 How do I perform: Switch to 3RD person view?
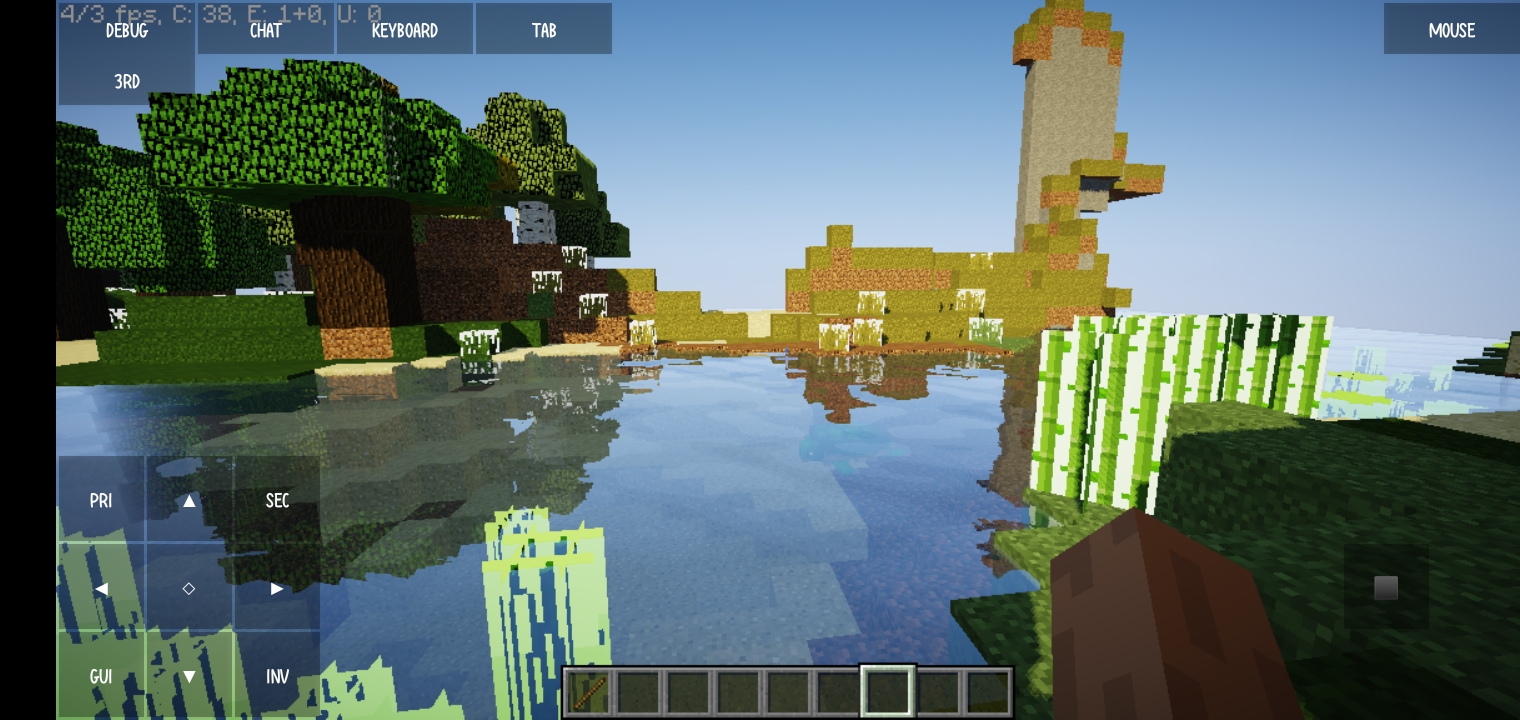[126, 81]
